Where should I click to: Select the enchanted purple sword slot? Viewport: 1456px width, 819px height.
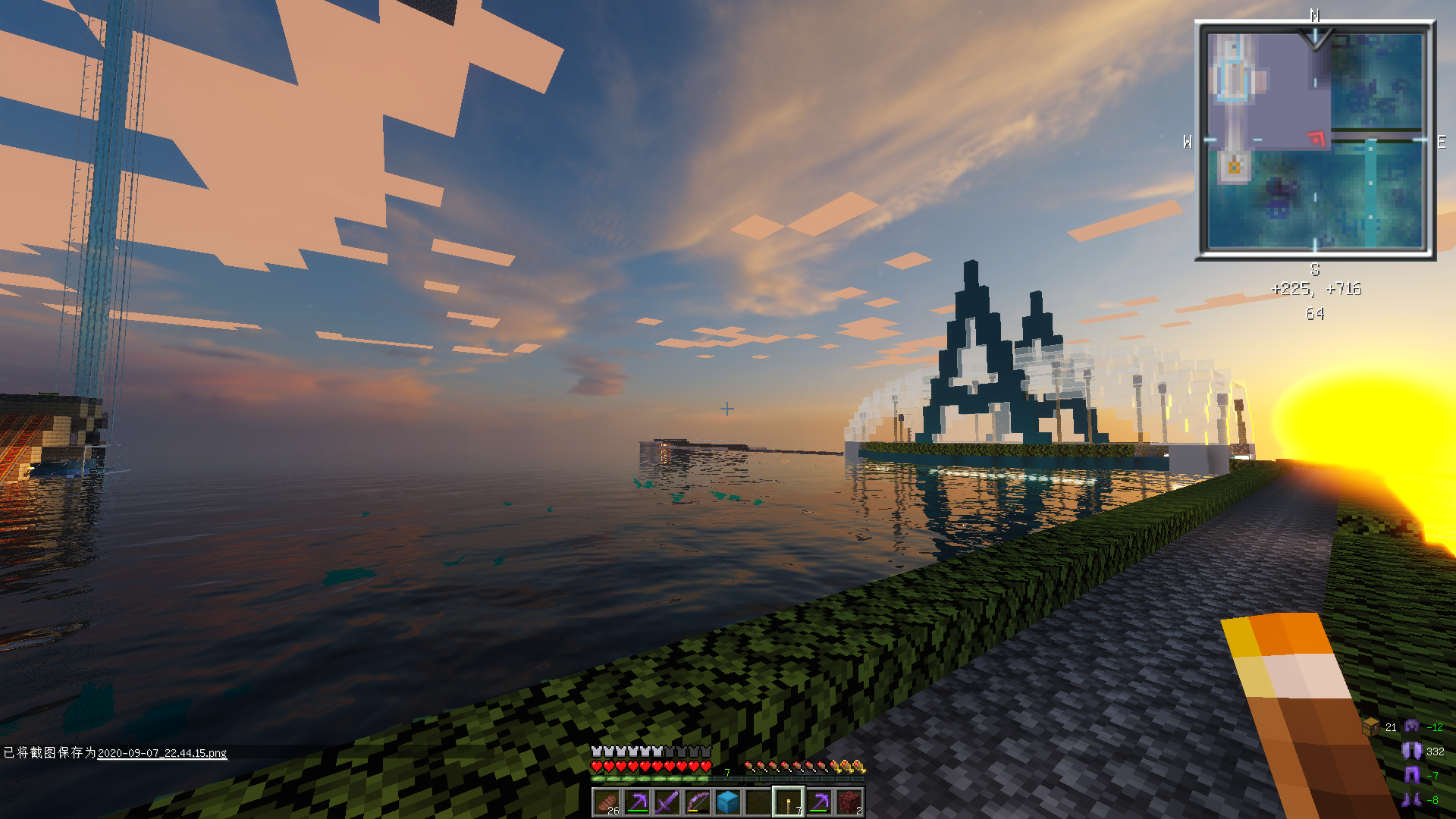[667, 802]
